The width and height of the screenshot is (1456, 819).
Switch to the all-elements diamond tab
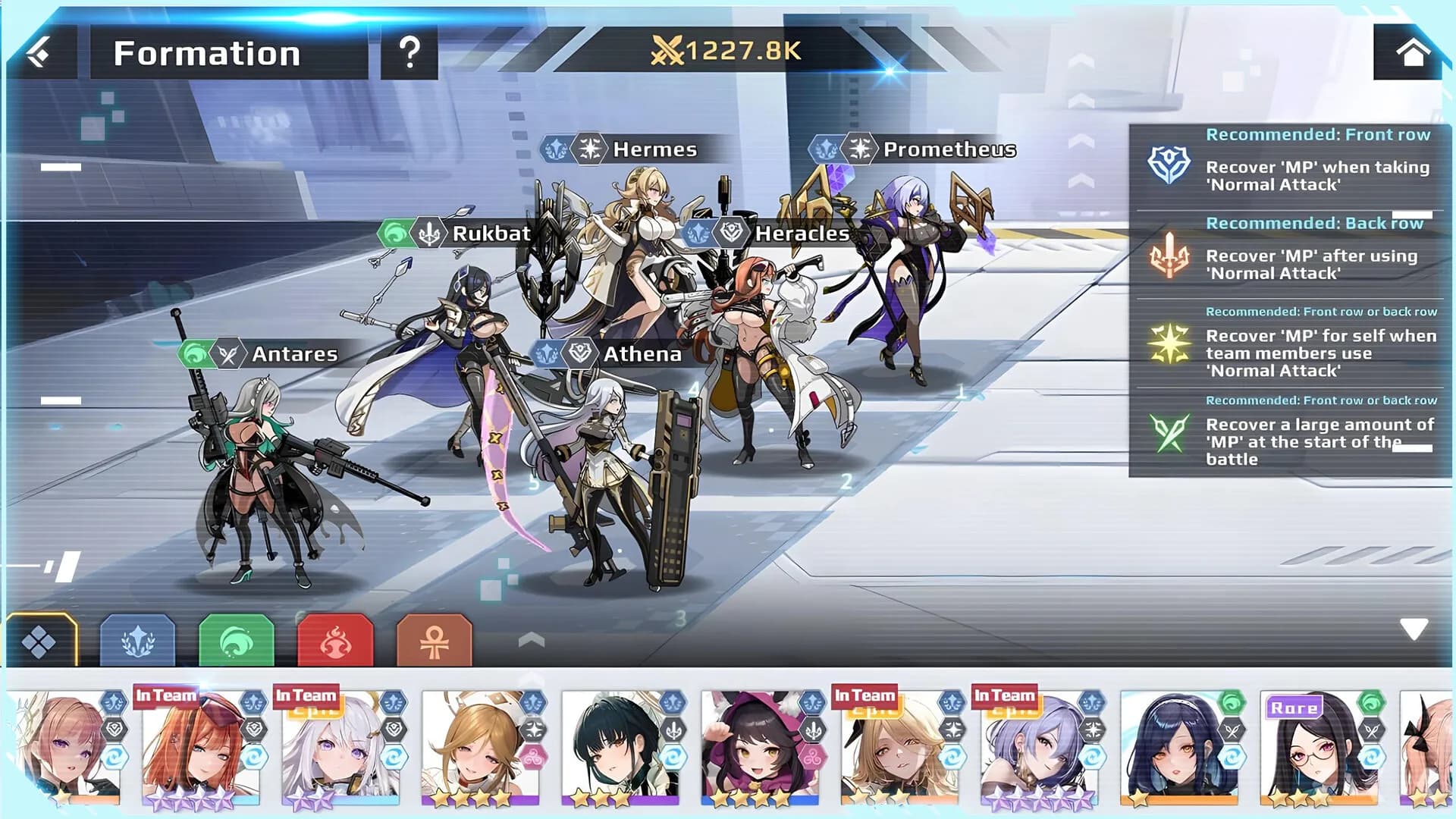(39, 639)
